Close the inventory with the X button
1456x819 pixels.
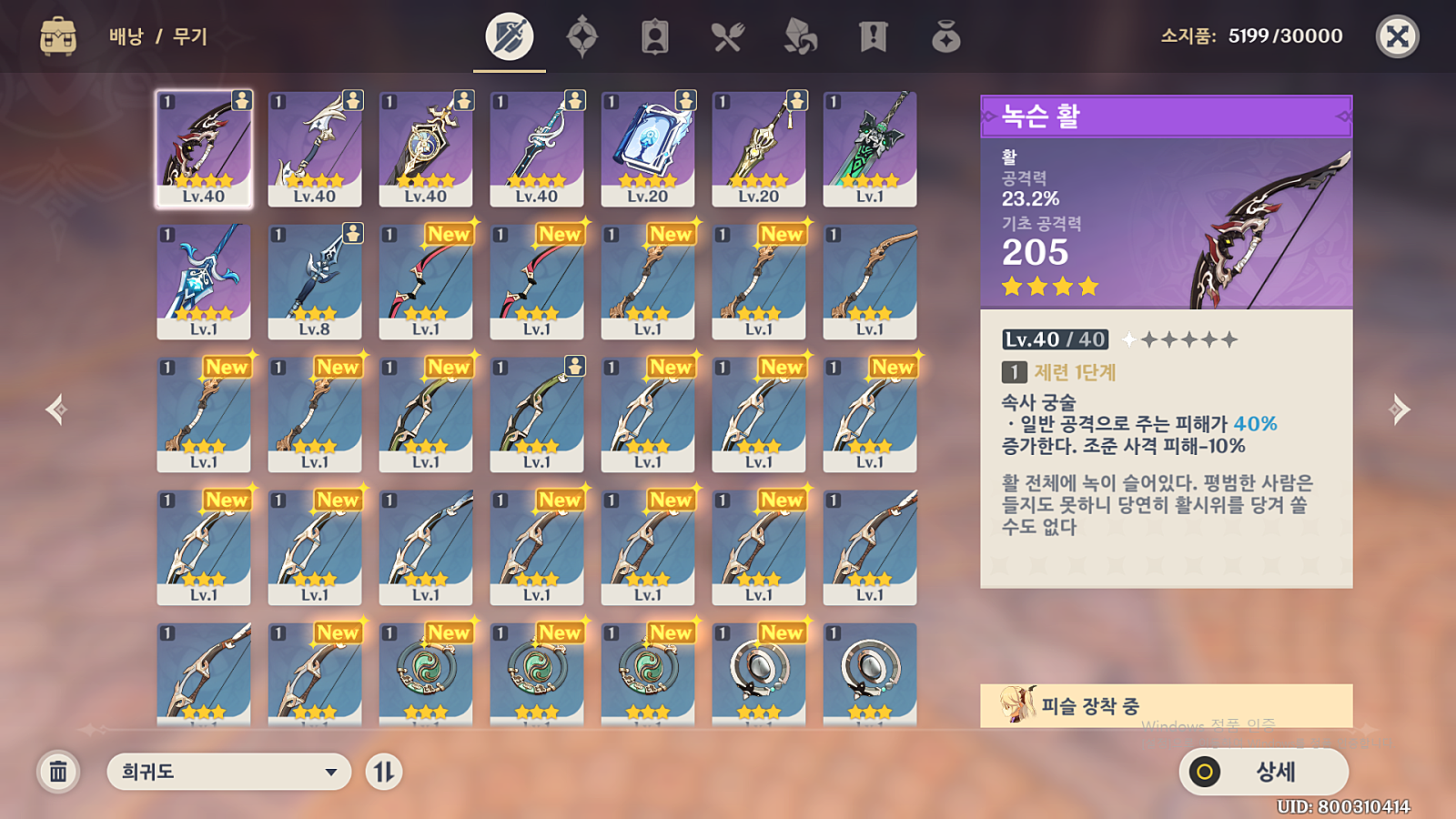[1397, 36]
